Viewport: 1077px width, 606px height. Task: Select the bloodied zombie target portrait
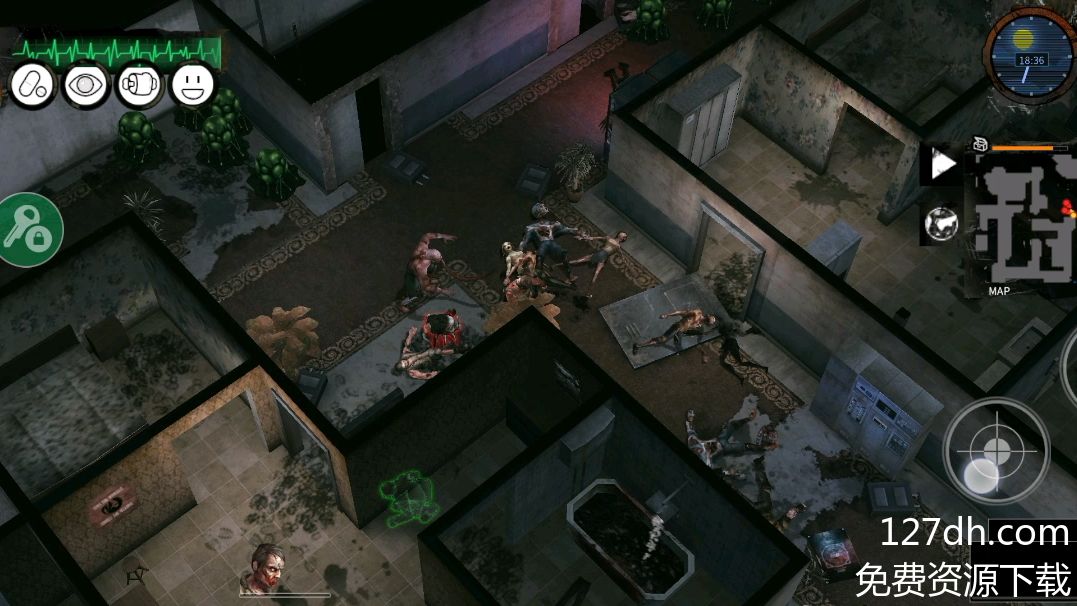266,567
